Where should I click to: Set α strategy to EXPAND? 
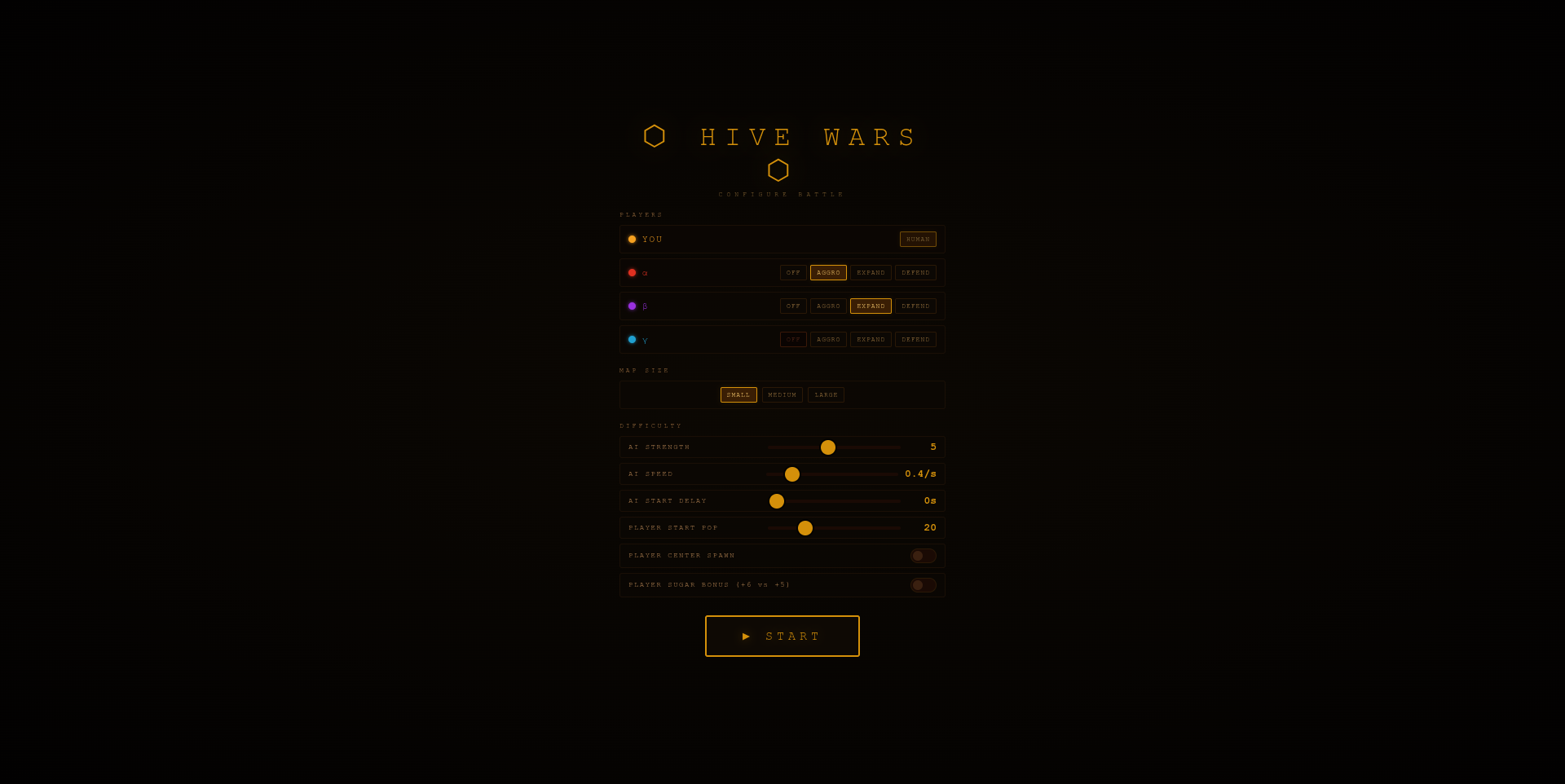(x=871, y=272)
